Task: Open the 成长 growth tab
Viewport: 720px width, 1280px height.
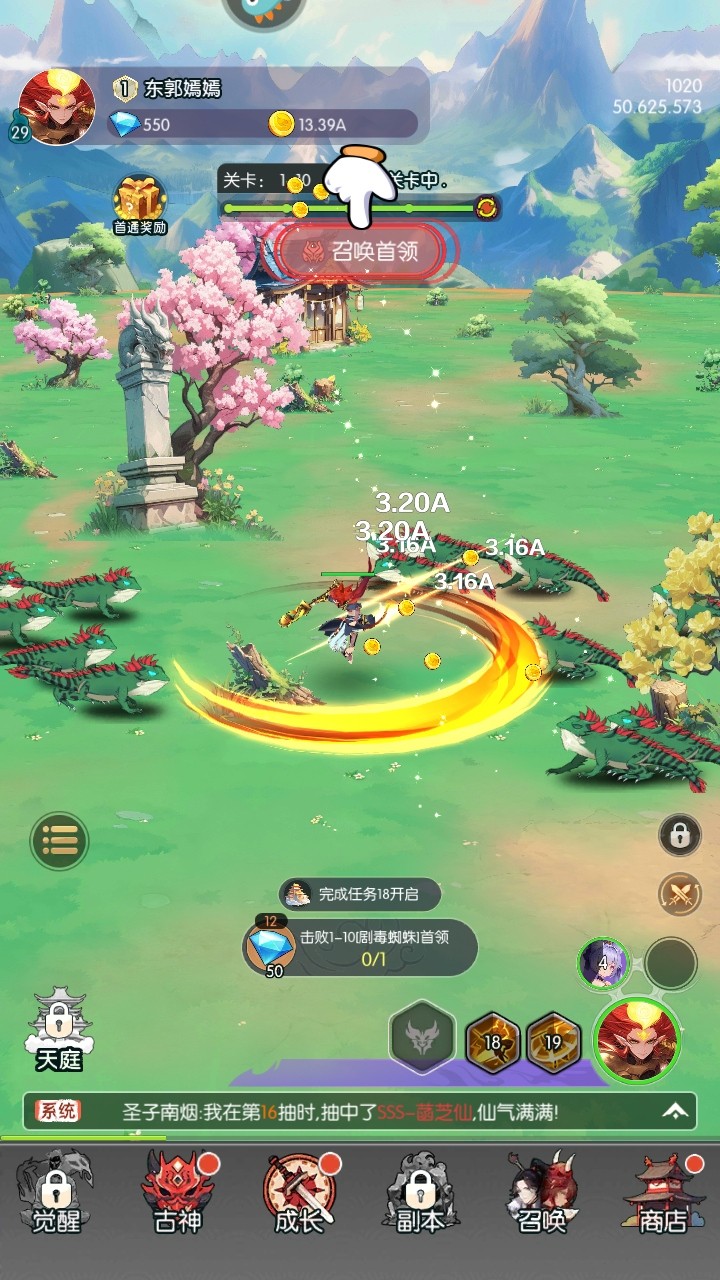Action: [x=299, y=1192]
